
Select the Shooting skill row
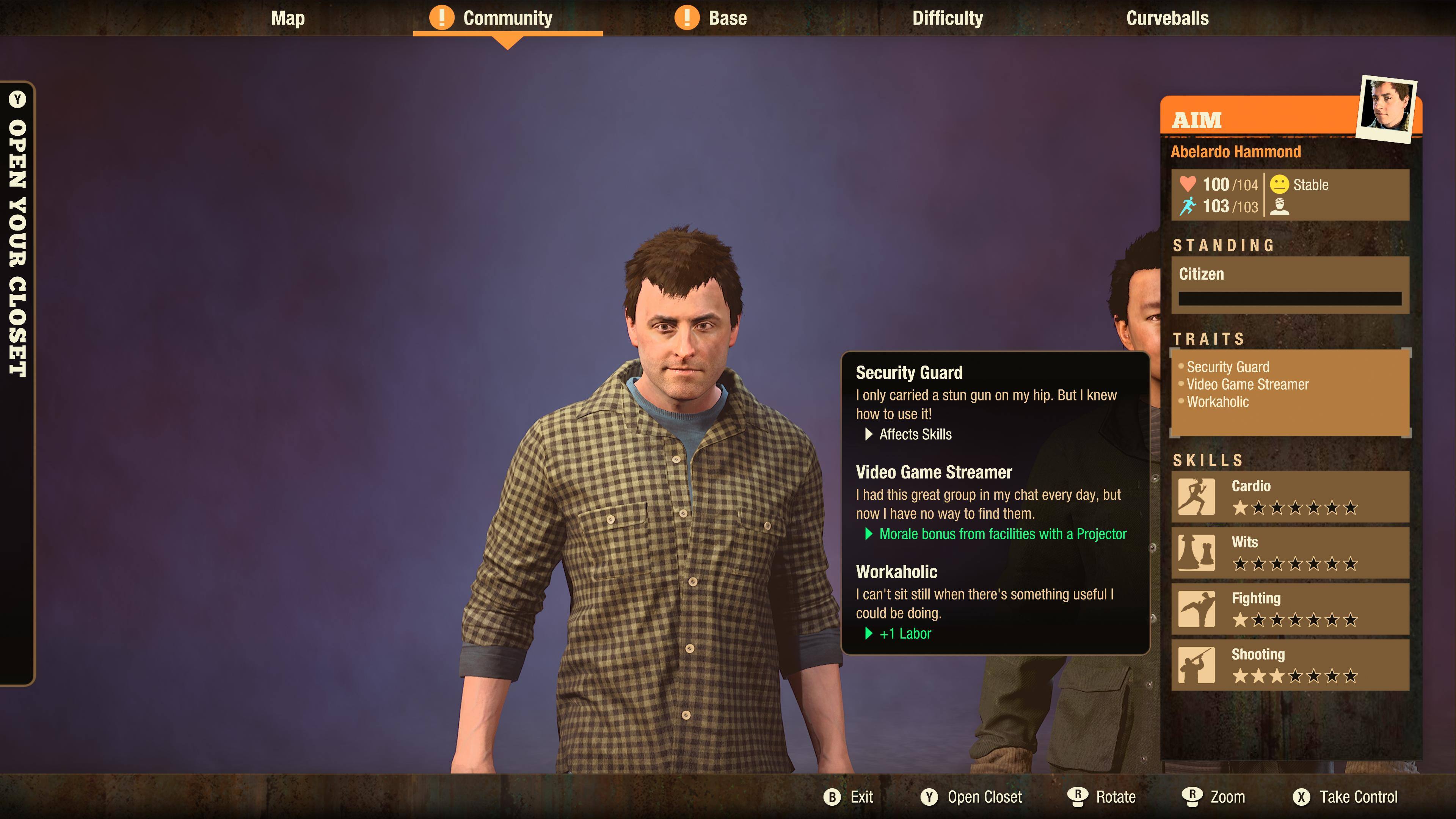point(1290,665)
